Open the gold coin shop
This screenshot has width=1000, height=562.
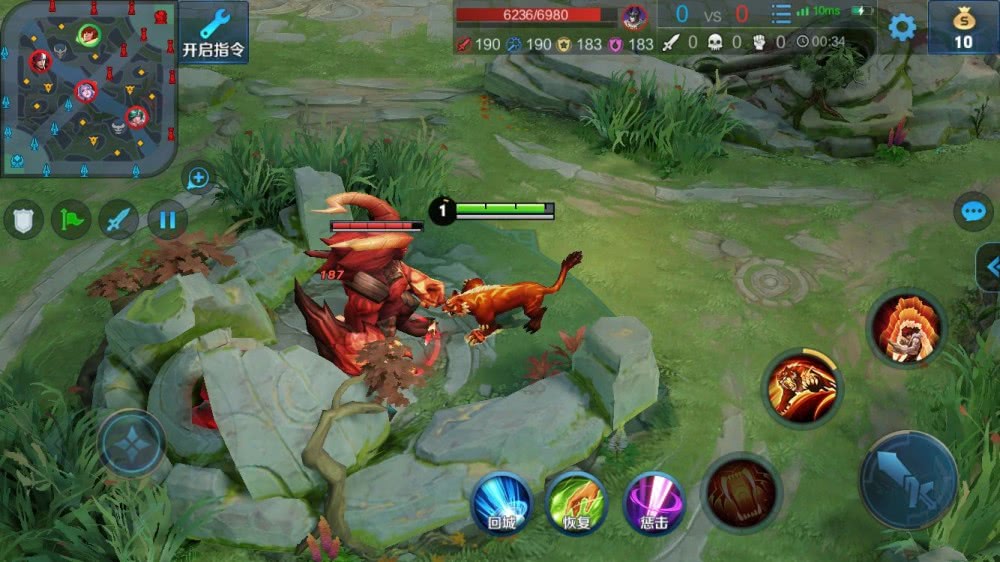point(962,28)
